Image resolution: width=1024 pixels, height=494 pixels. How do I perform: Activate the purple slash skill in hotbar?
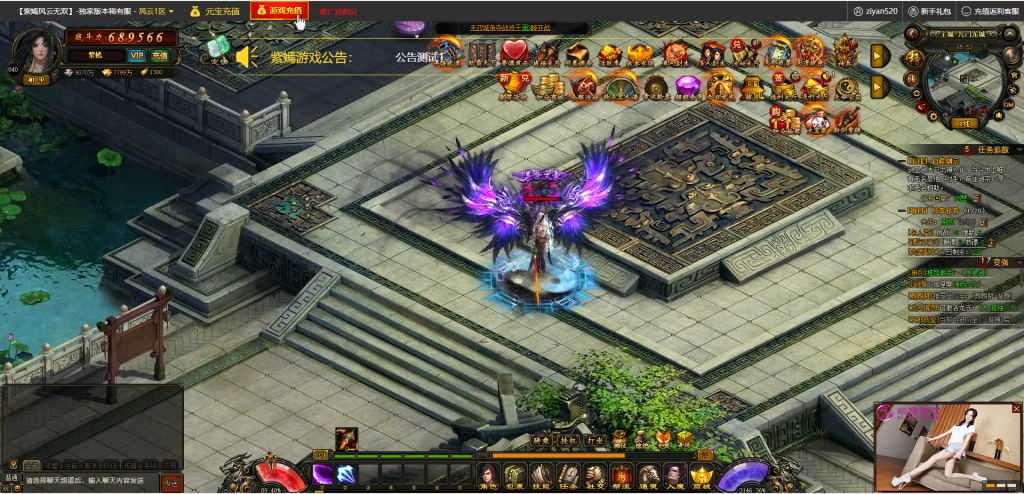tap(323, 474)
